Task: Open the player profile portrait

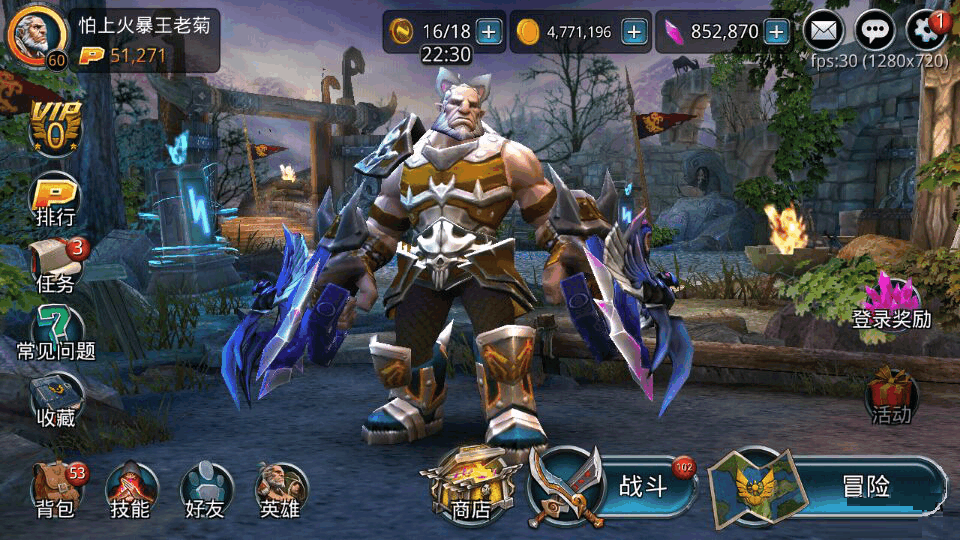Action: pyautogui.click(x=32, y=38)
